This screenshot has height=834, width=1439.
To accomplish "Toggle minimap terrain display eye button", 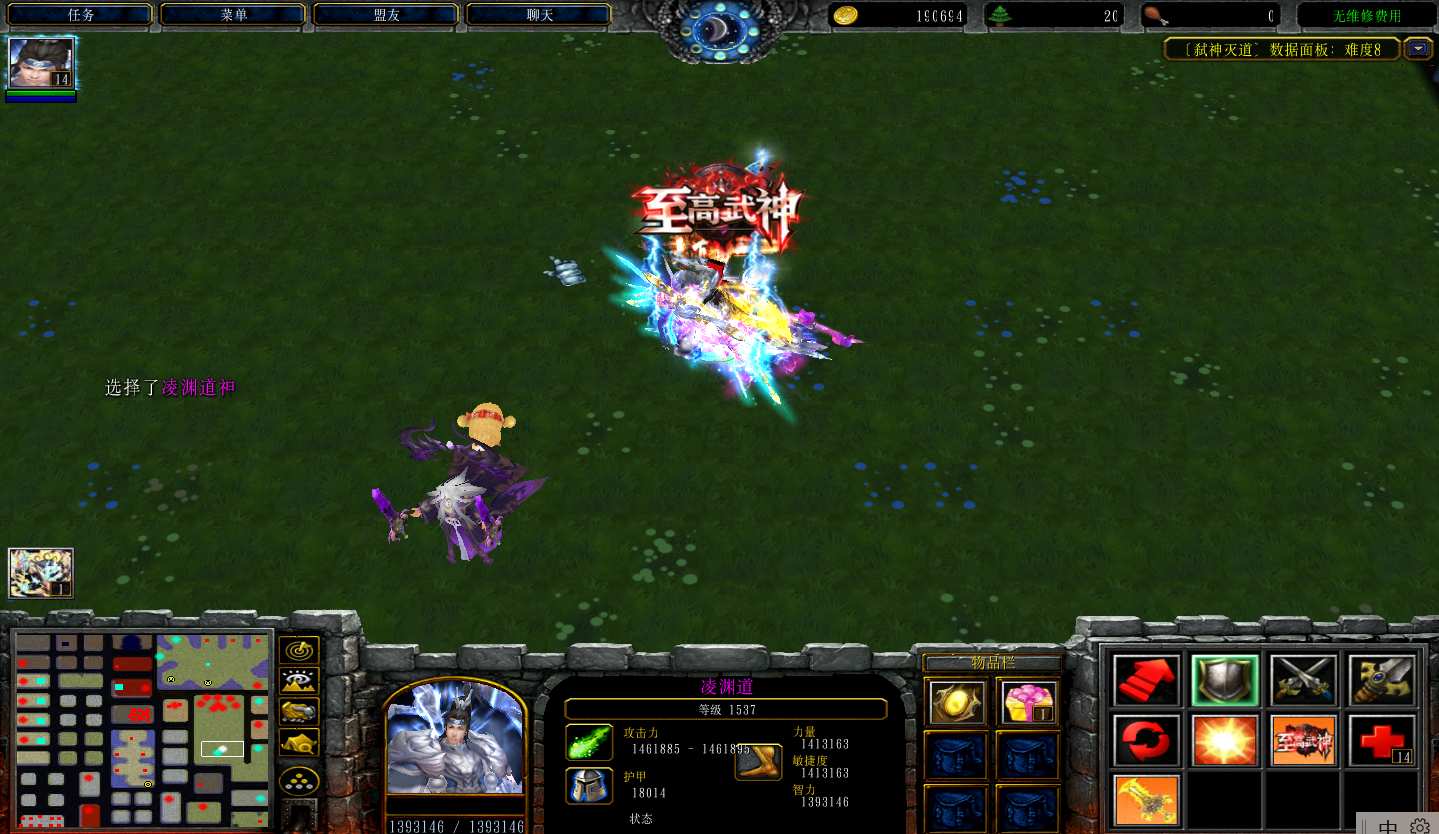I will point(298,682).
